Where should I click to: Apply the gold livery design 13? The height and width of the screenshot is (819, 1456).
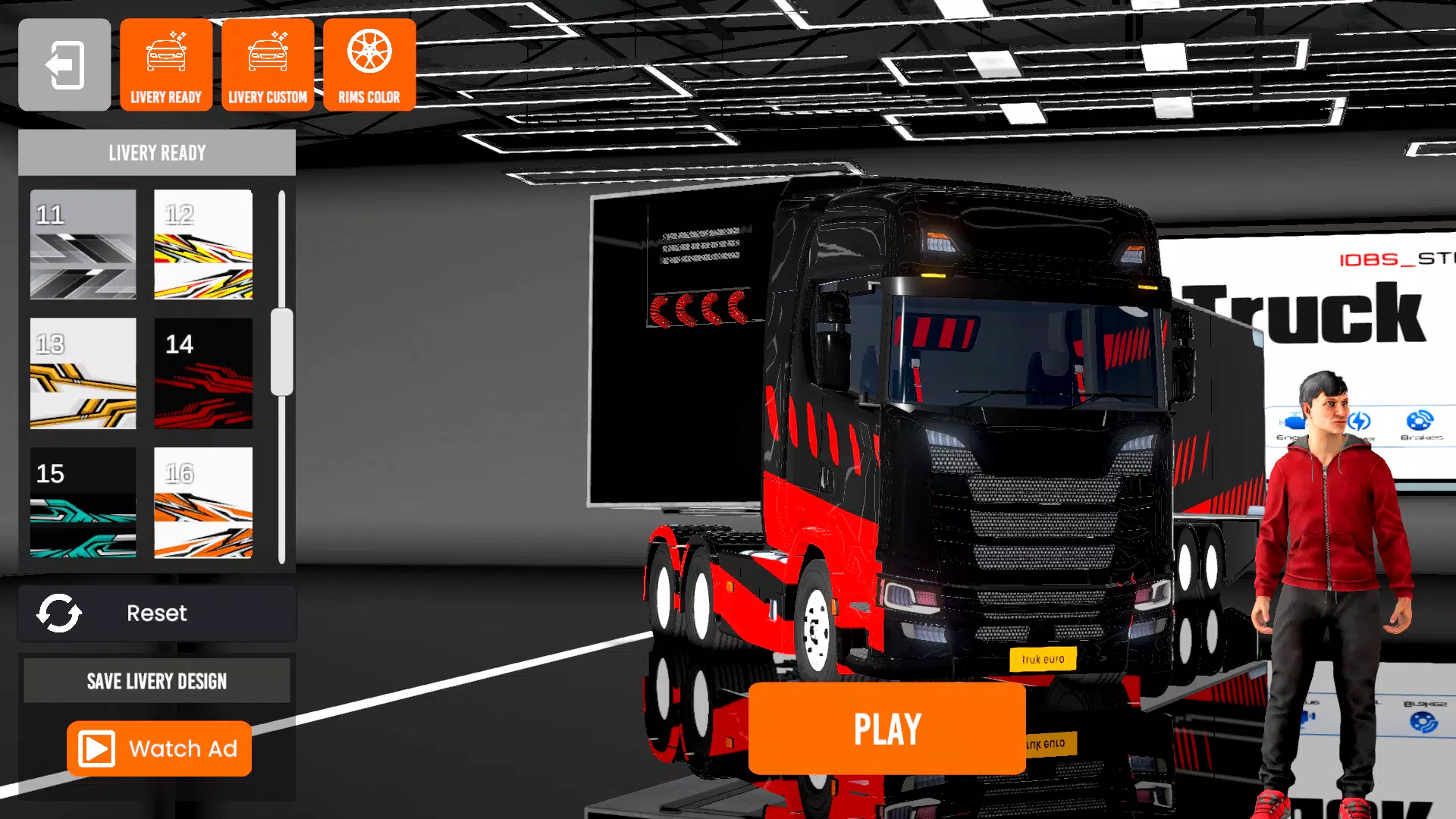pos(83,374)
